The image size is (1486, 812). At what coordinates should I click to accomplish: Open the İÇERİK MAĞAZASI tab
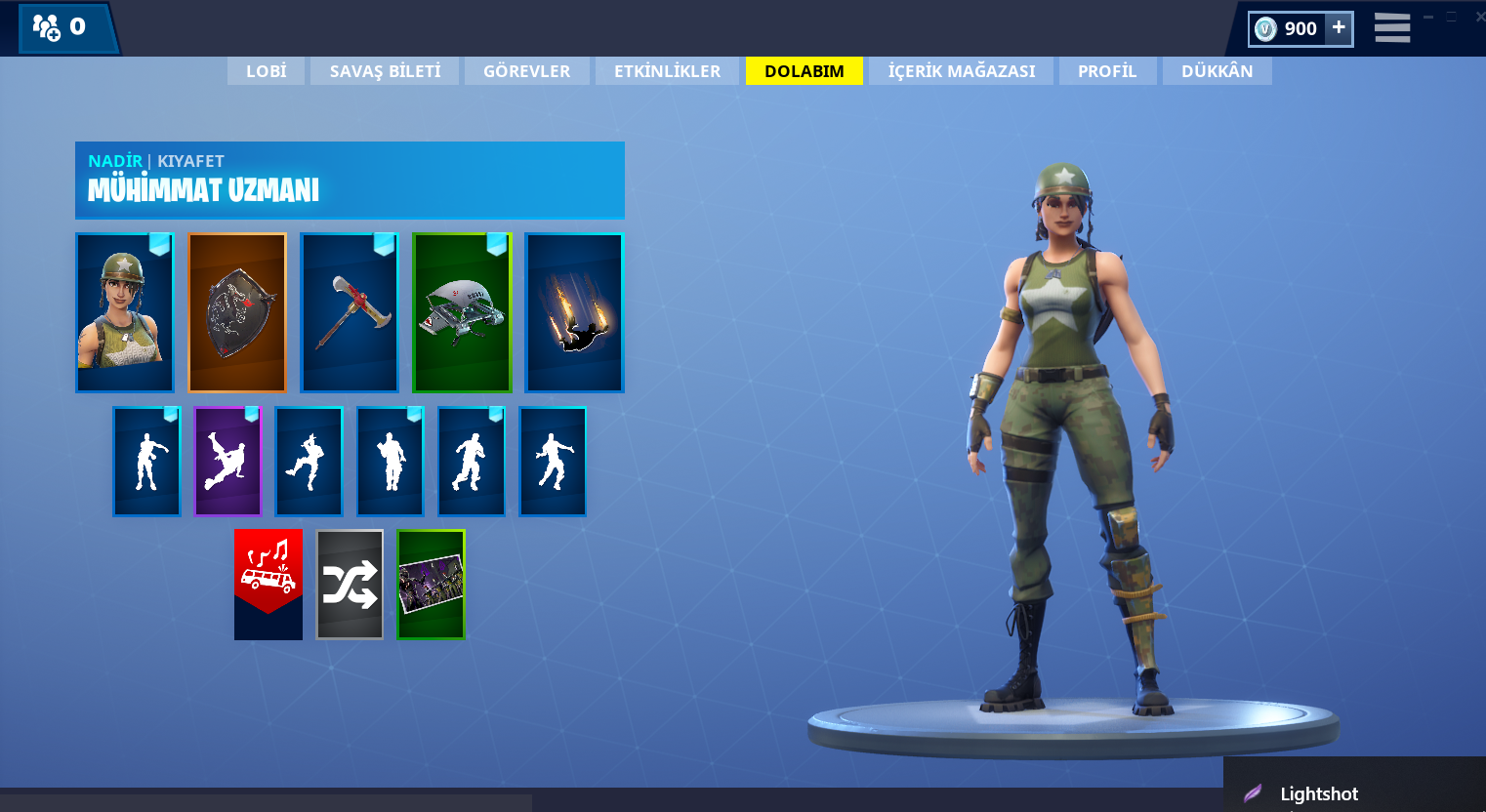point(961,71)
